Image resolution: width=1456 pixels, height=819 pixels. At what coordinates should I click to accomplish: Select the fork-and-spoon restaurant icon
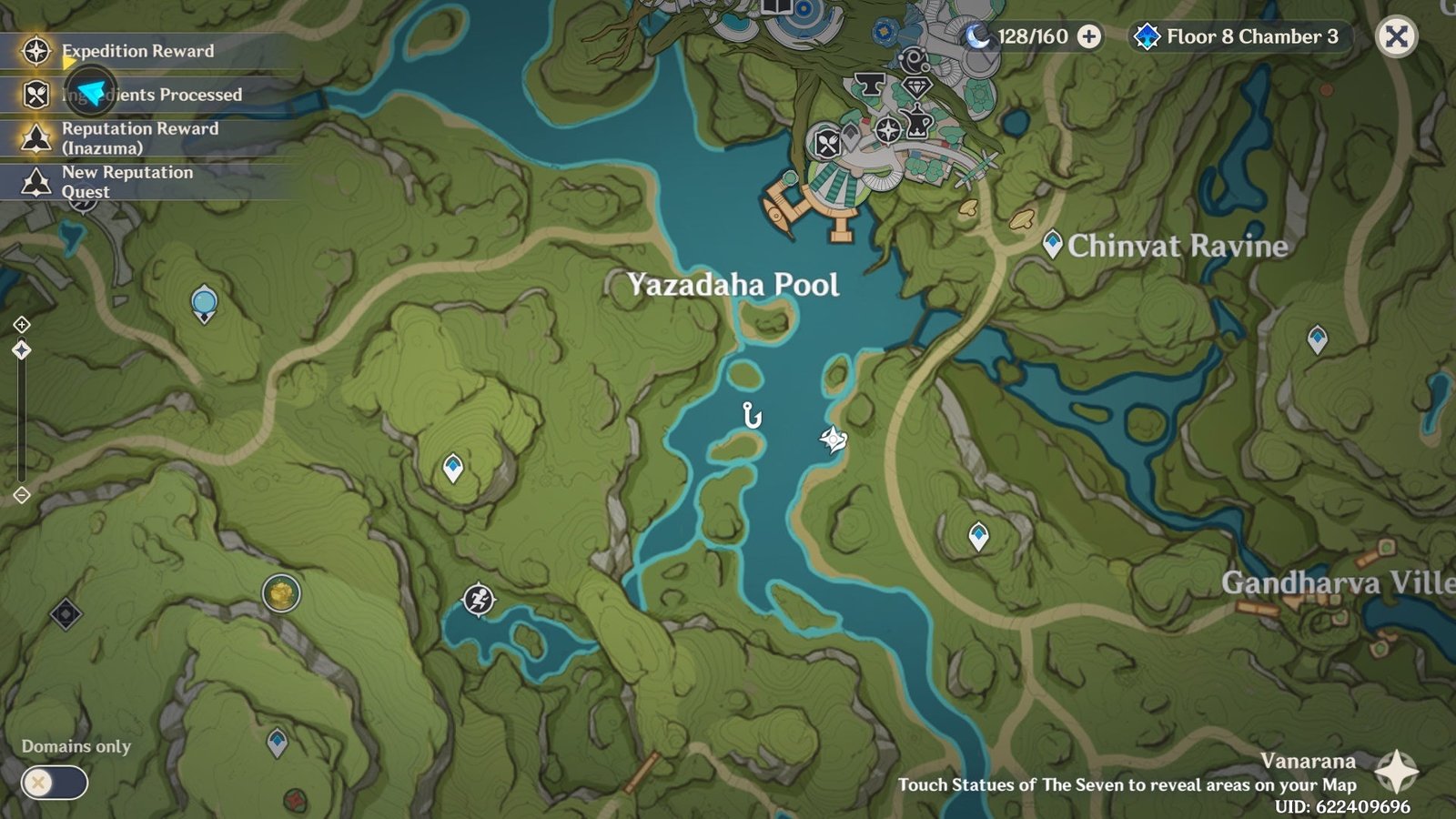(826, 143)
